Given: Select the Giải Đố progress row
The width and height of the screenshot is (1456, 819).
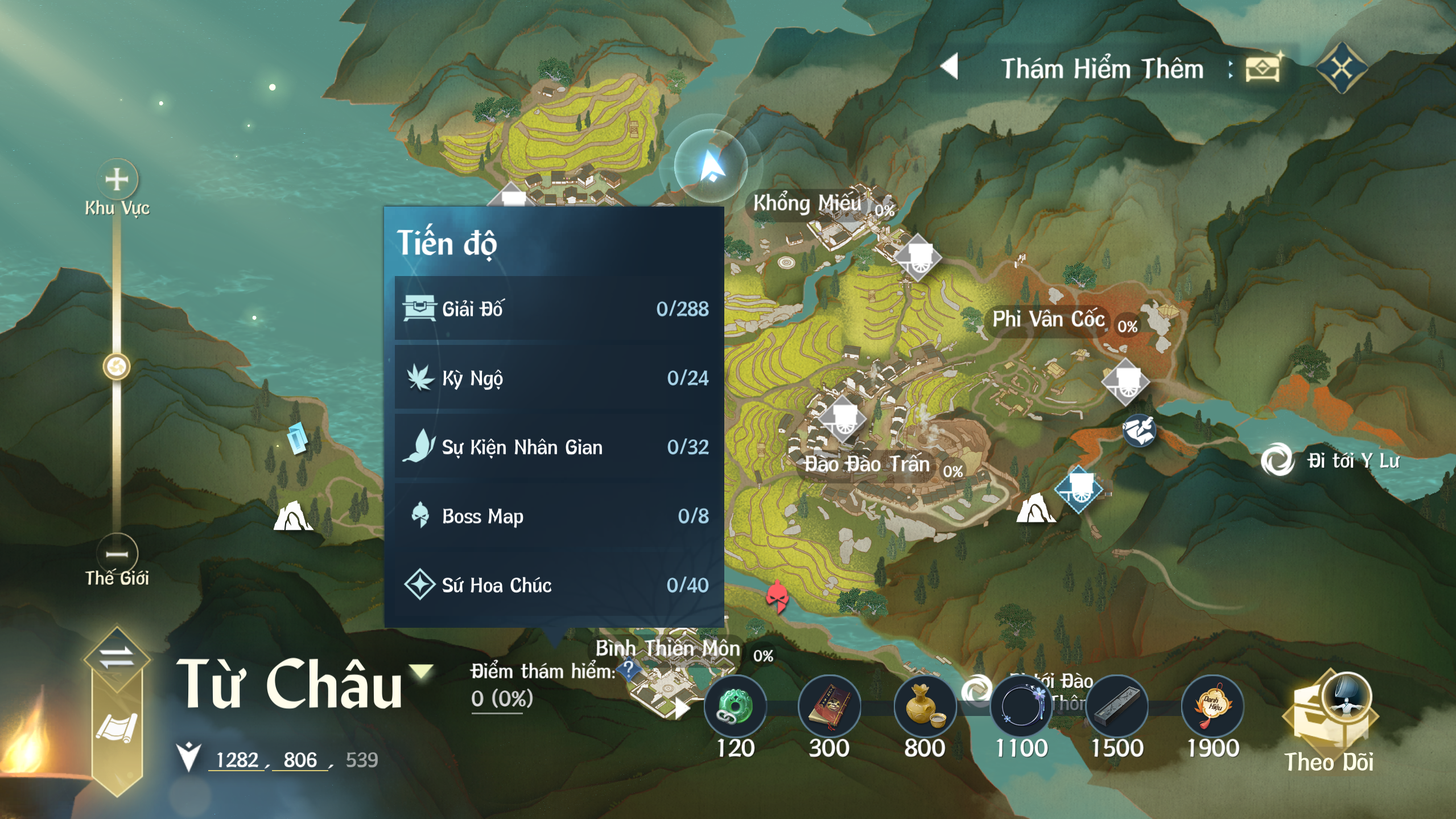Looking at the screenshot, I should point(555,308).
